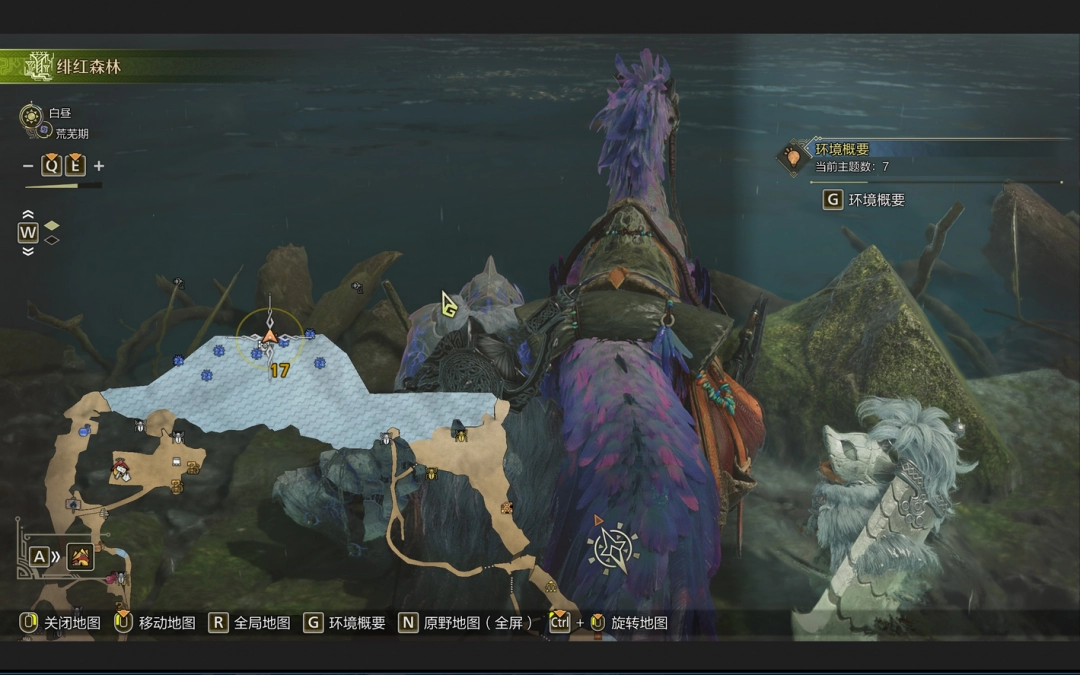Select the blue pouch map marker

(x=85, y=431)
